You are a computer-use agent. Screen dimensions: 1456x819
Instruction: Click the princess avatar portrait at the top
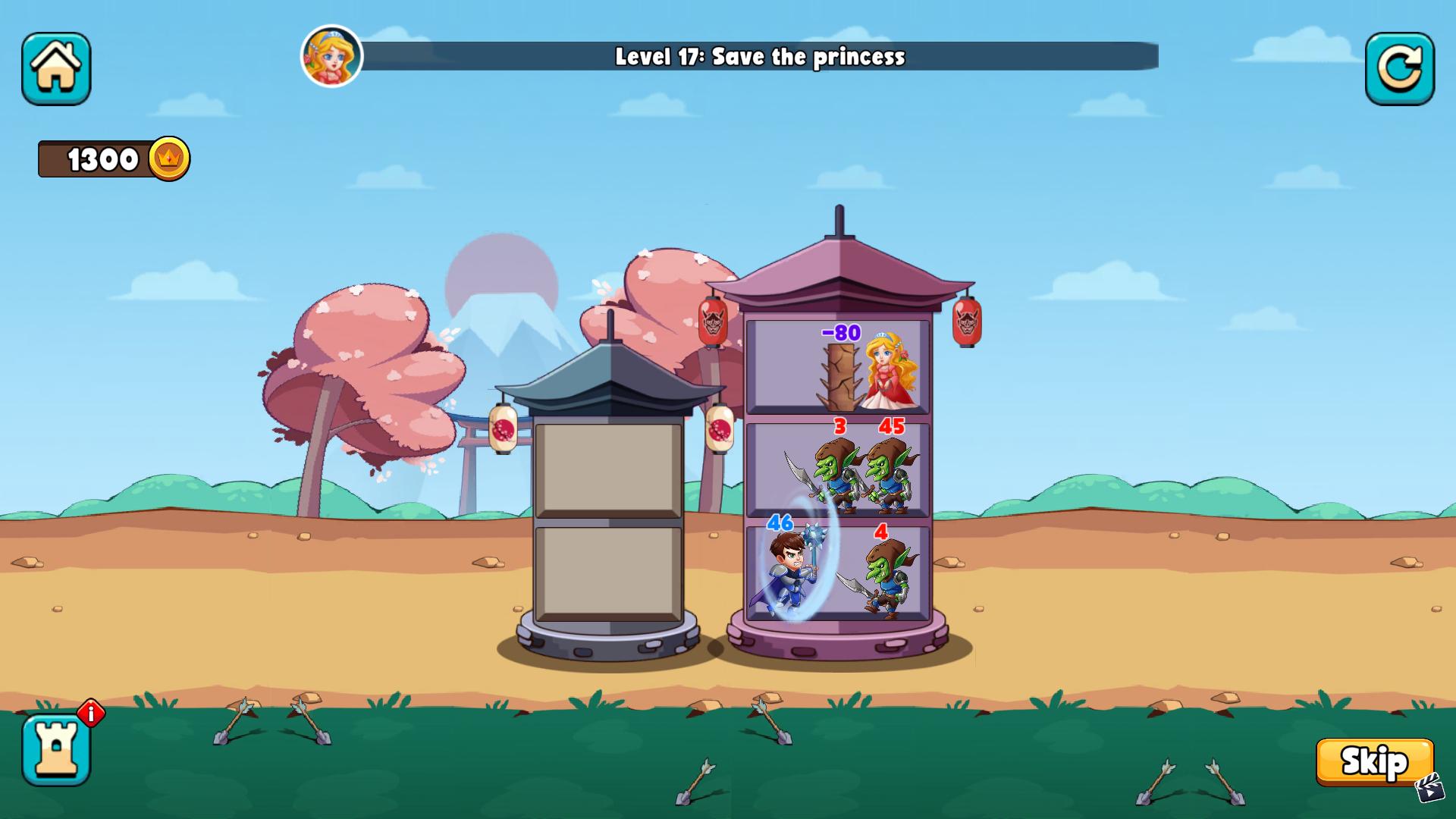point(332,57)
